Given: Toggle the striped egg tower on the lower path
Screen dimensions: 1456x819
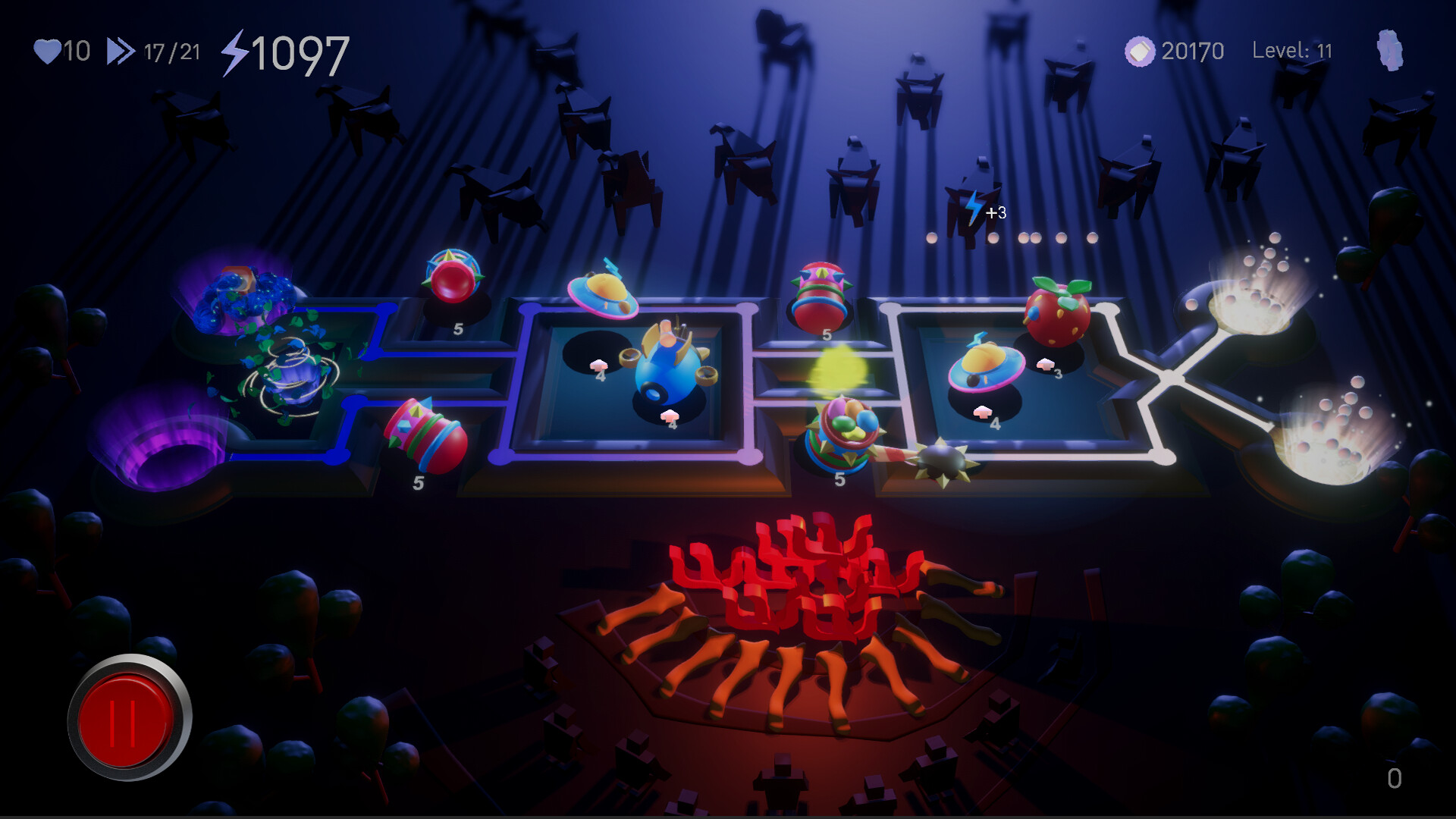Looking at the screenshot, I should click(421, 436).
